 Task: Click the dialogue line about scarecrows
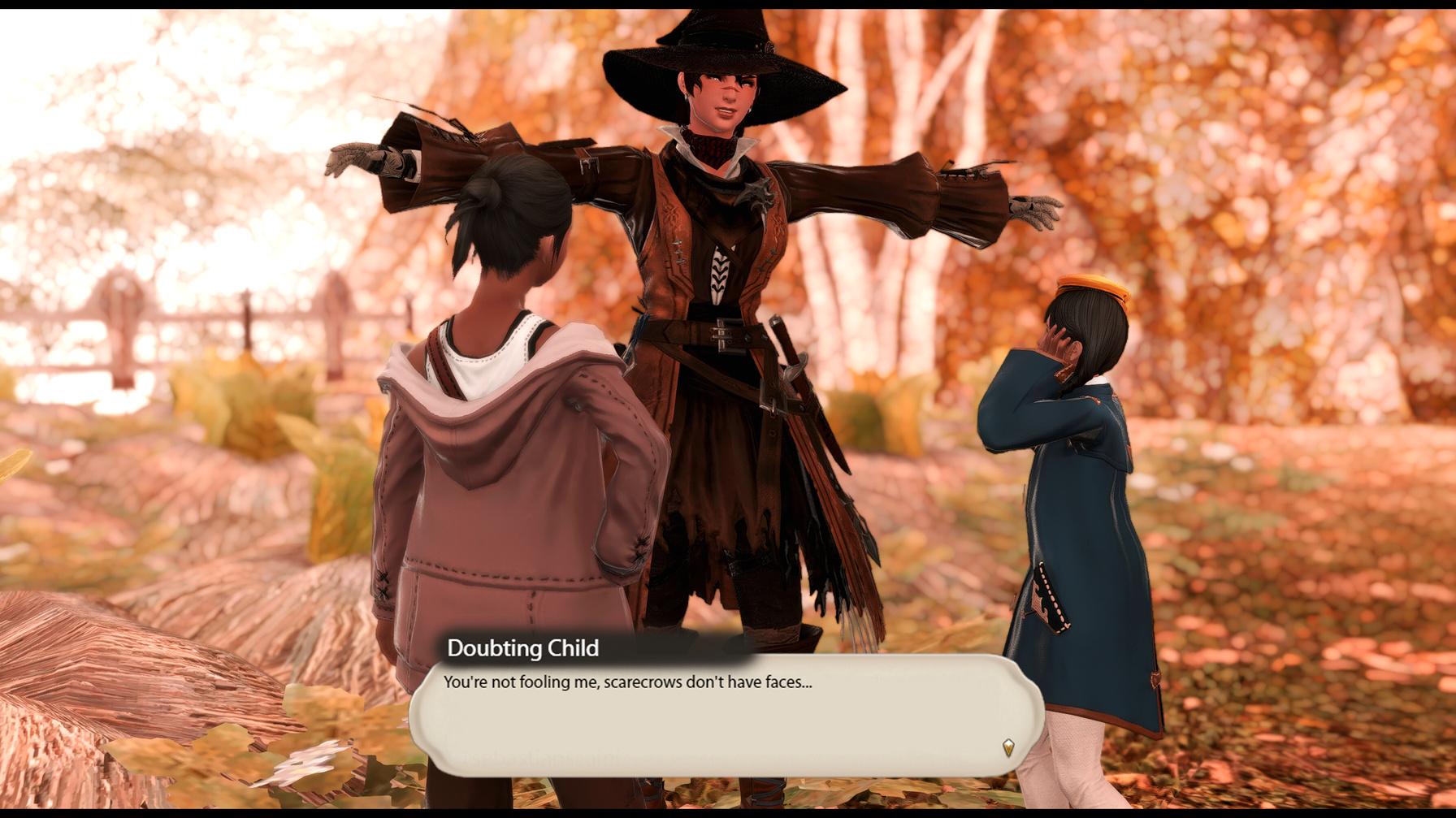630,683
